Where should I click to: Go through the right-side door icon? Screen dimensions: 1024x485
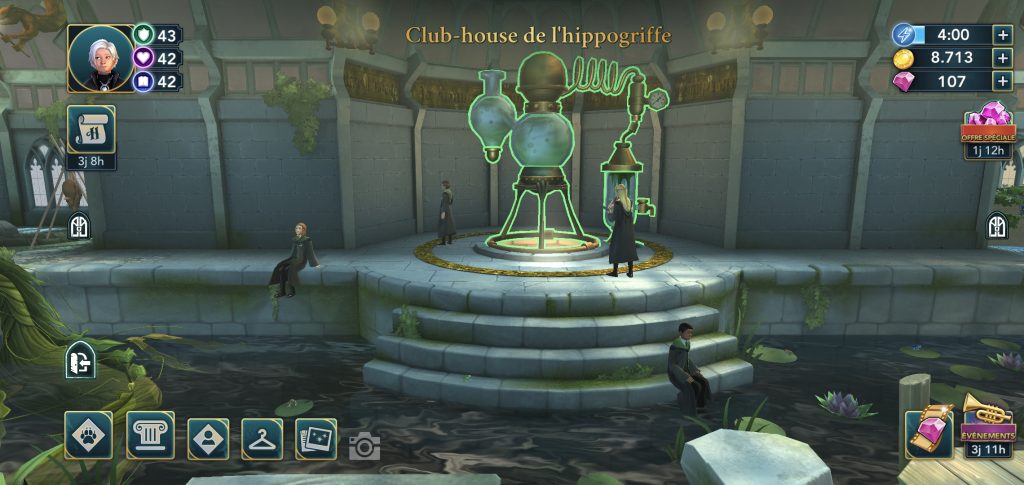click(997, 226)
